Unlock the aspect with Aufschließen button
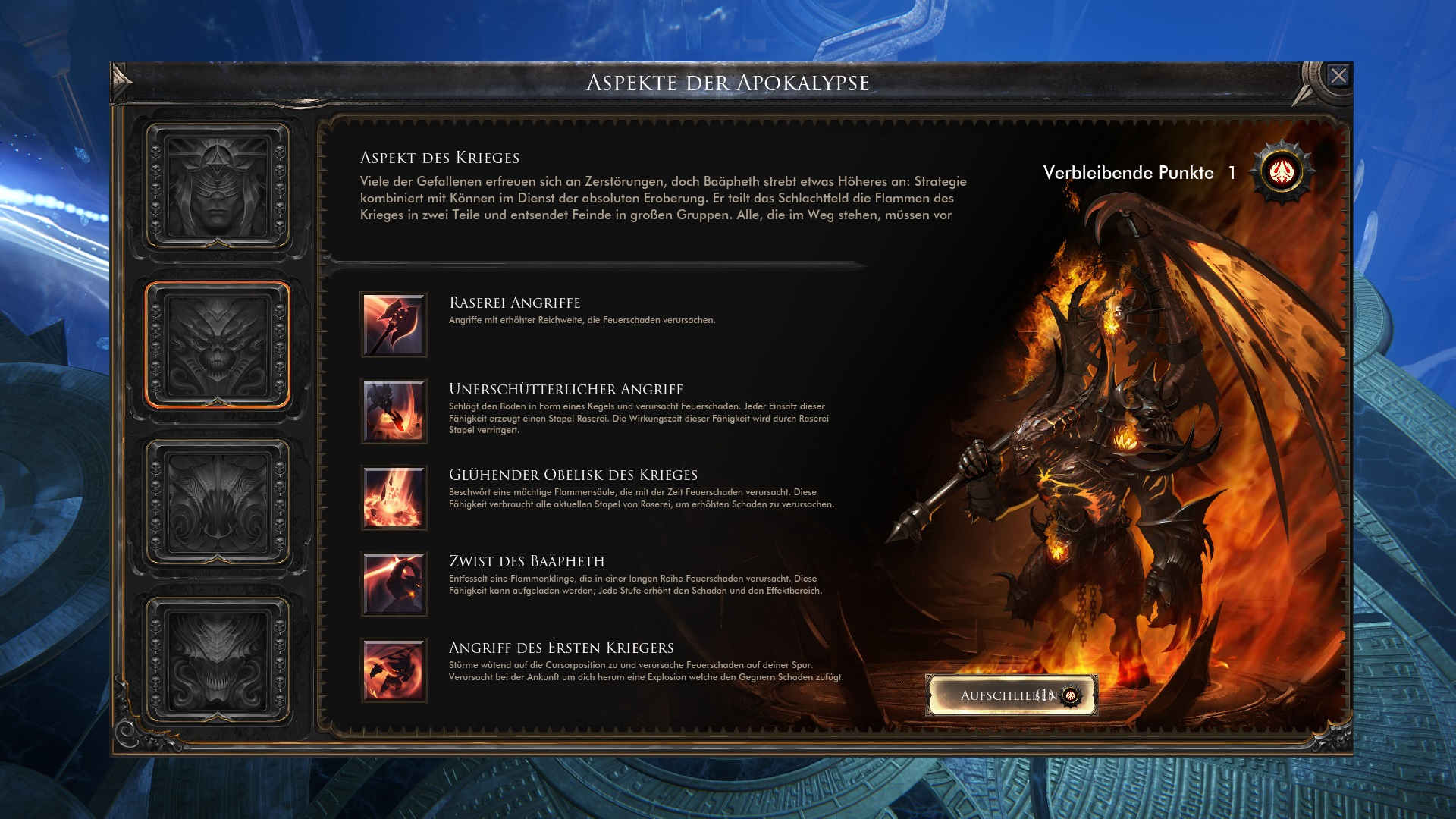Image resolution: width=1456 pixels, height=819 pixels. pos(1012,695)
